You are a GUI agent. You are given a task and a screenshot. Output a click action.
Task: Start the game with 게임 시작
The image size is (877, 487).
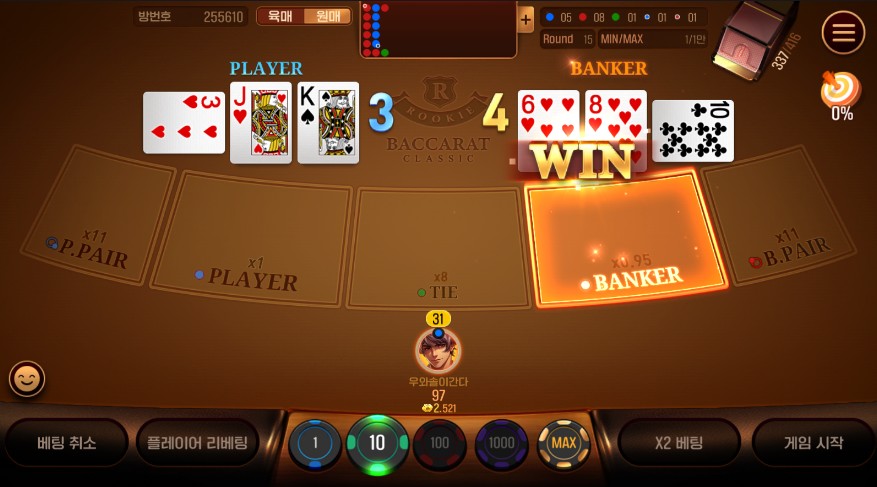tap(811, 443)
